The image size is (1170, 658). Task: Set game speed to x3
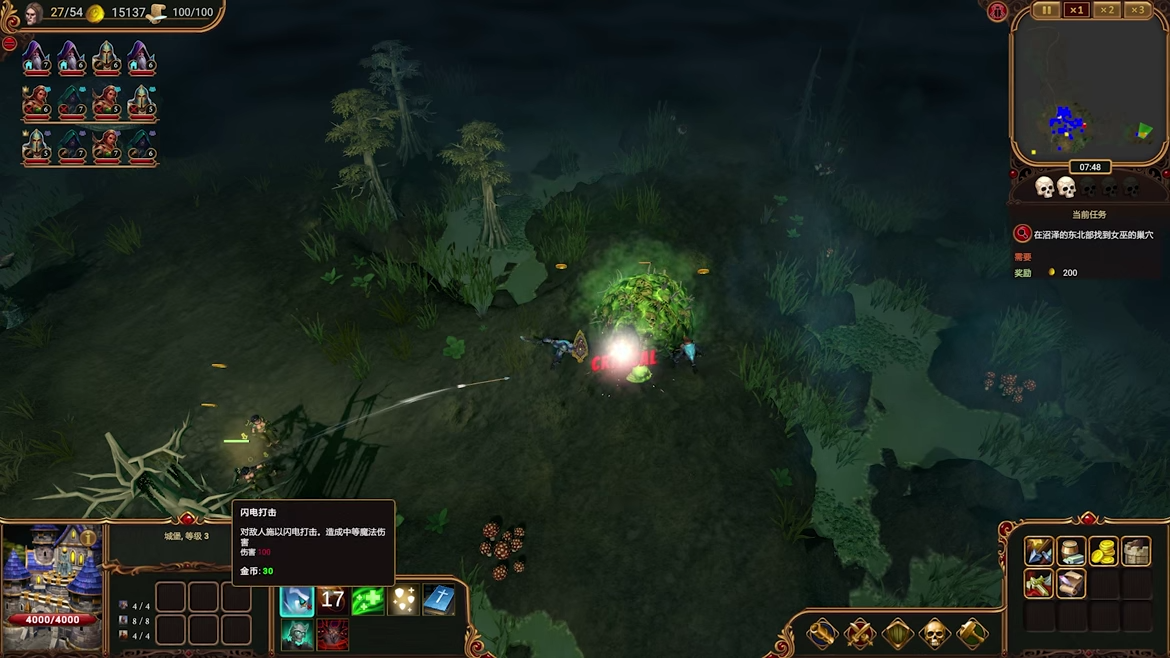click(1137, 10)
